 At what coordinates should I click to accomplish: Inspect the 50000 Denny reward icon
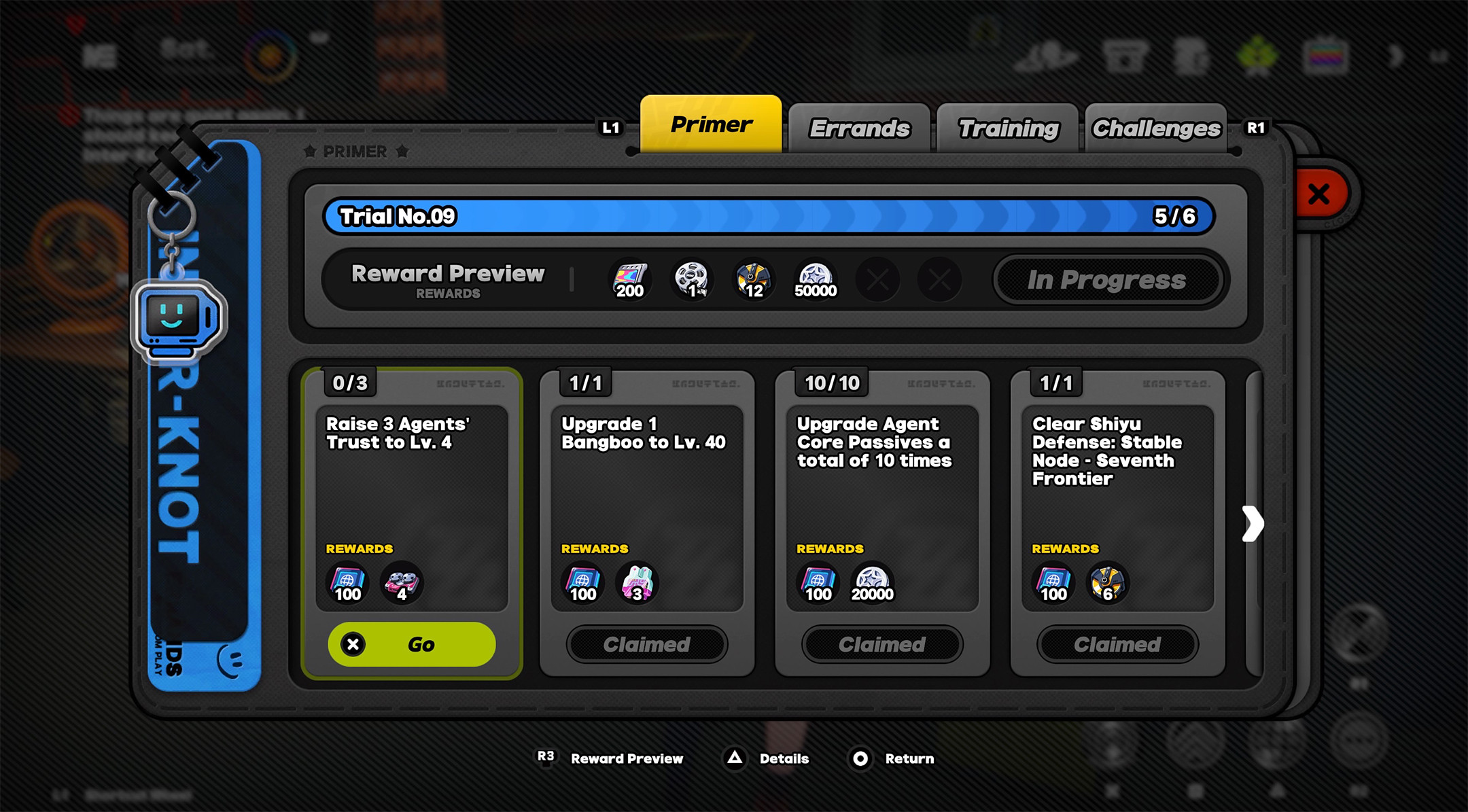[816, 279]
